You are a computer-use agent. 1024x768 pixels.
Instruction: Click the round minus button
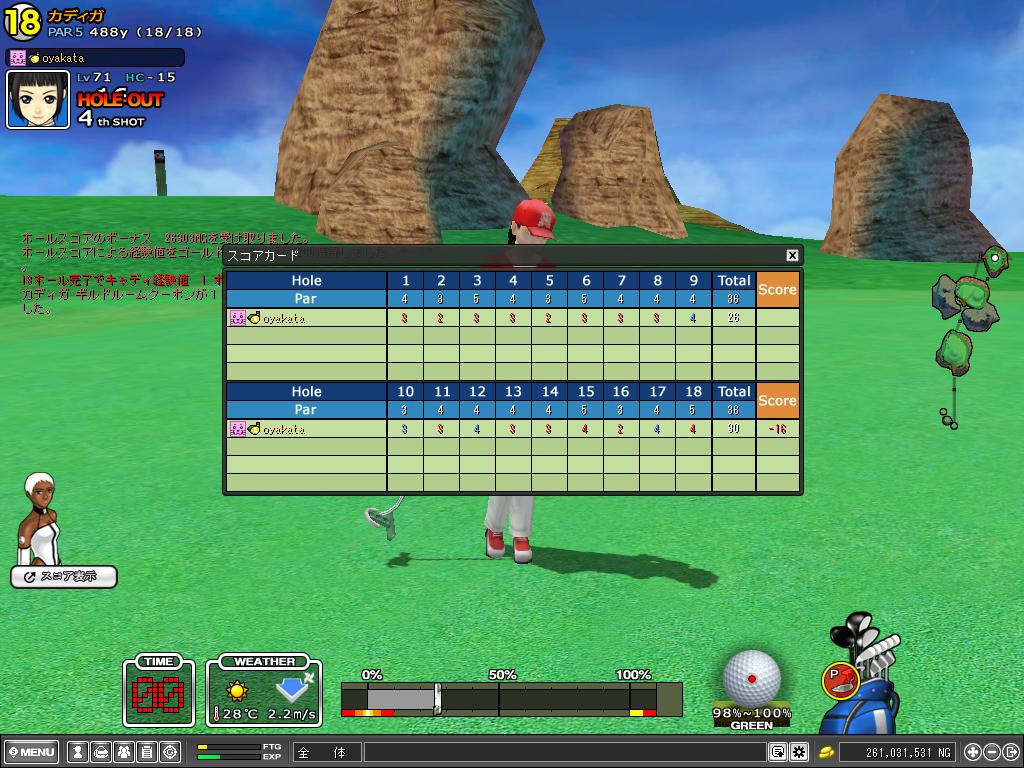[992, 752]
